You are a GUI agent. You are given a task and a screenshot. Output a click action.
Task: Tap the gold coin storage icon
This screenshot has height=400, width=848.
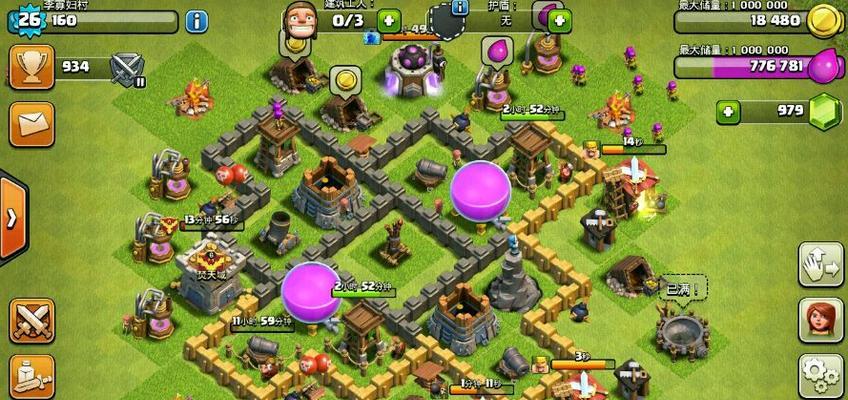pos(822,19)
